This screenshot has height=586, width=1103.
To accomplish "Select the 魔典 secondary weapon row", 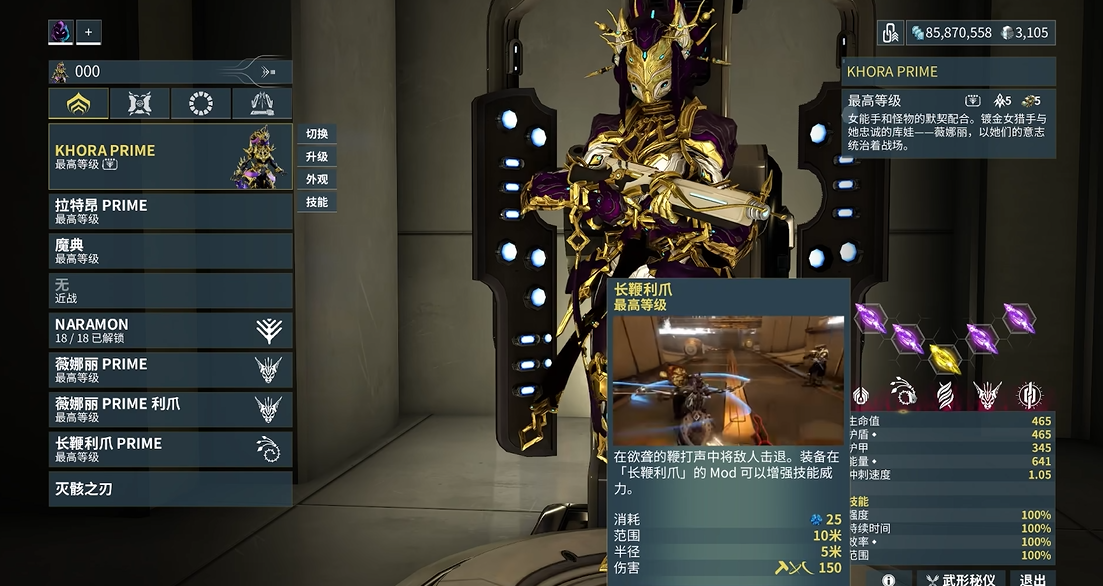I will pyautogui.click(x=170, y=251).
